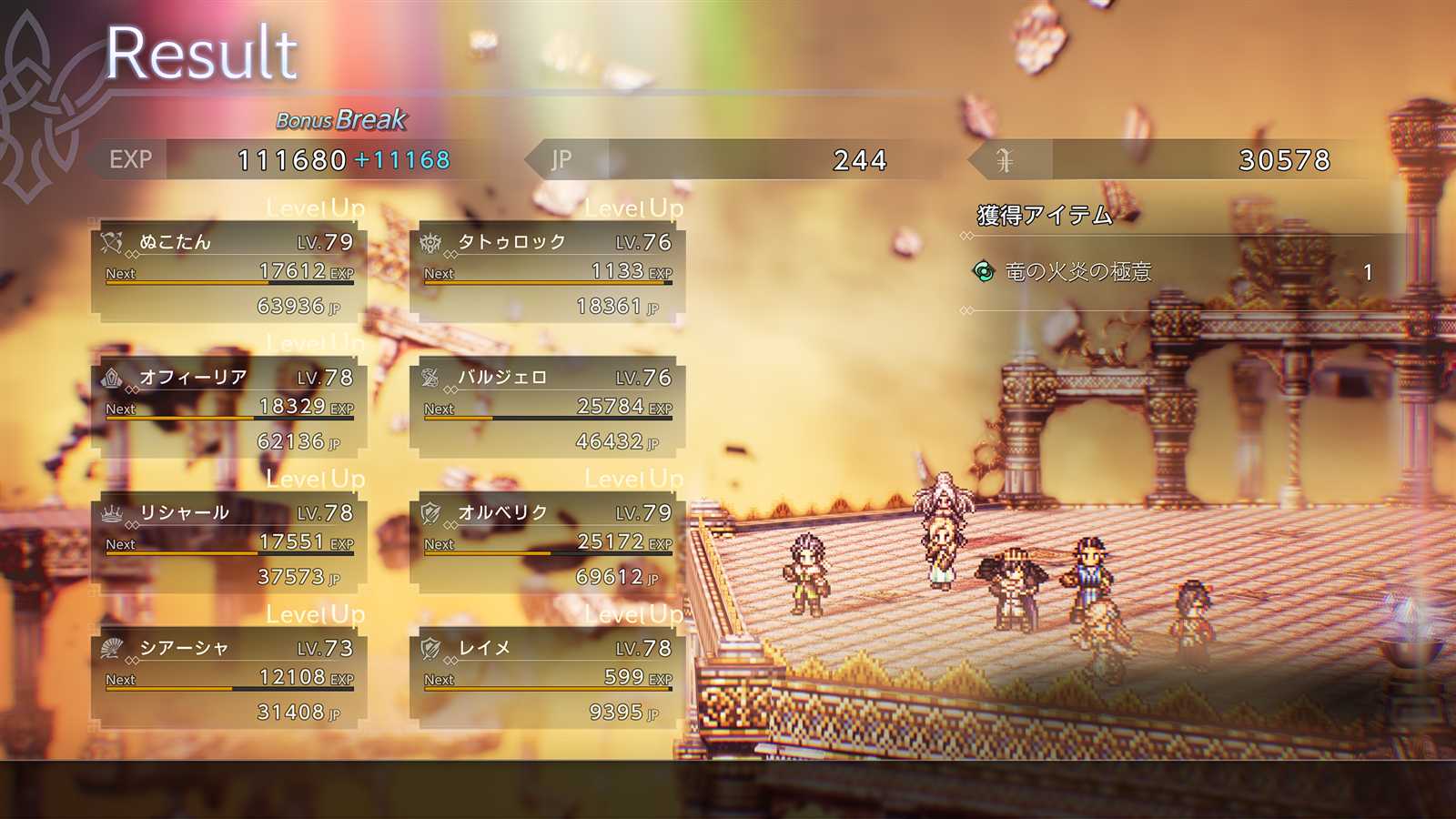This screenshot has width=1456, height=819.
Task: Select the リシャール result panel
Action: (229, 543)
